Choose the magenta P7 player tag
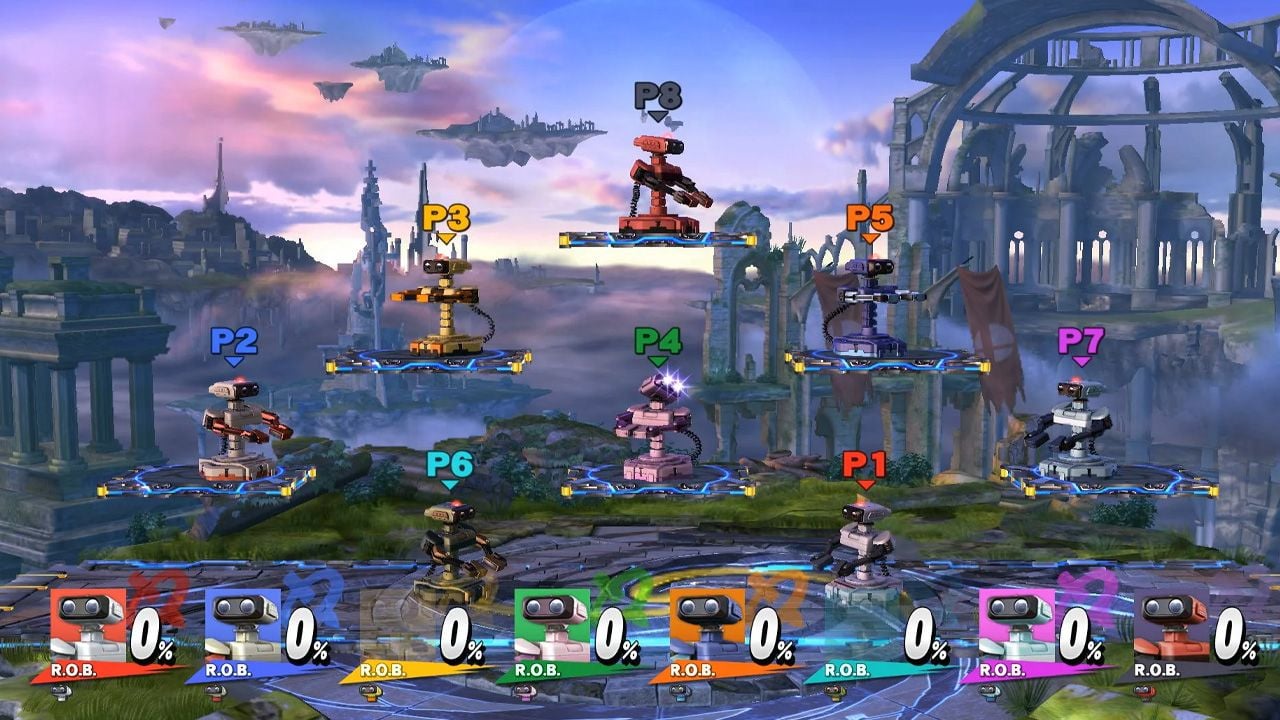1280x720 pixels. coord(1081,342)
